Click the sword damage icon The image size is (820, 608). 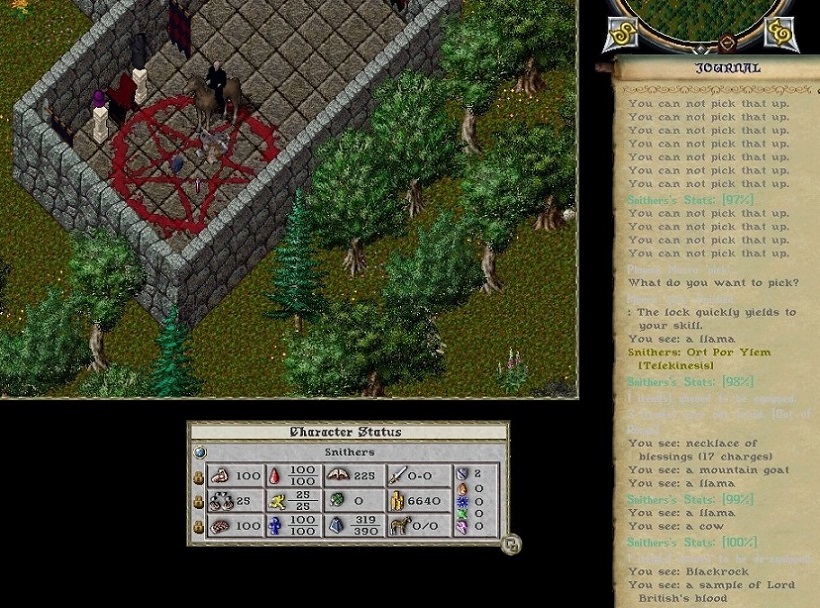(x=398, y=476)
